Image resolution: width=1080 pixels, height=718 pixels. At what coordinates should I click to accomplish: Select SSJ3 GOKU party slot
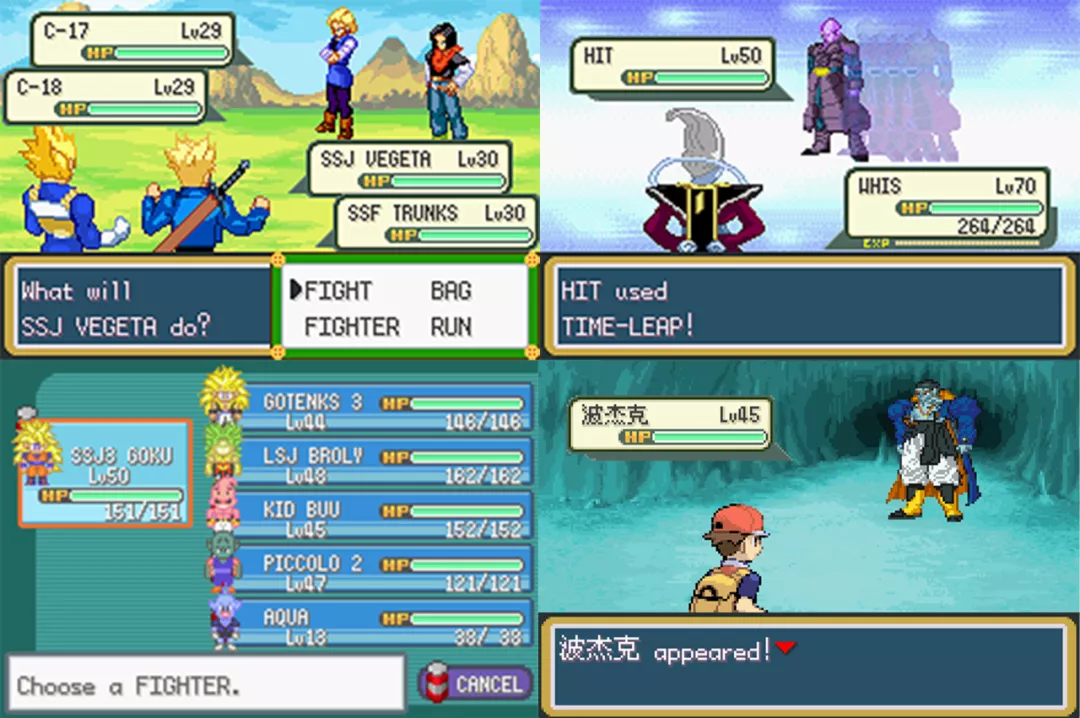(x=105, y=473)
